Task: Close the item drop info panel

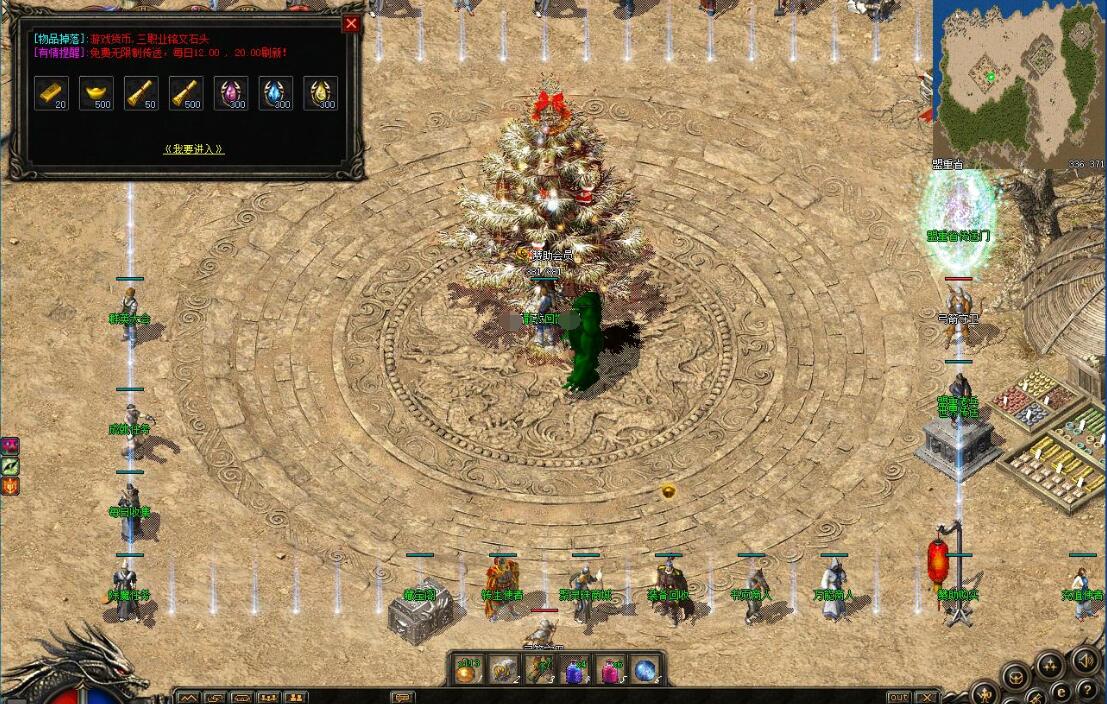Action: coord(351,24)
